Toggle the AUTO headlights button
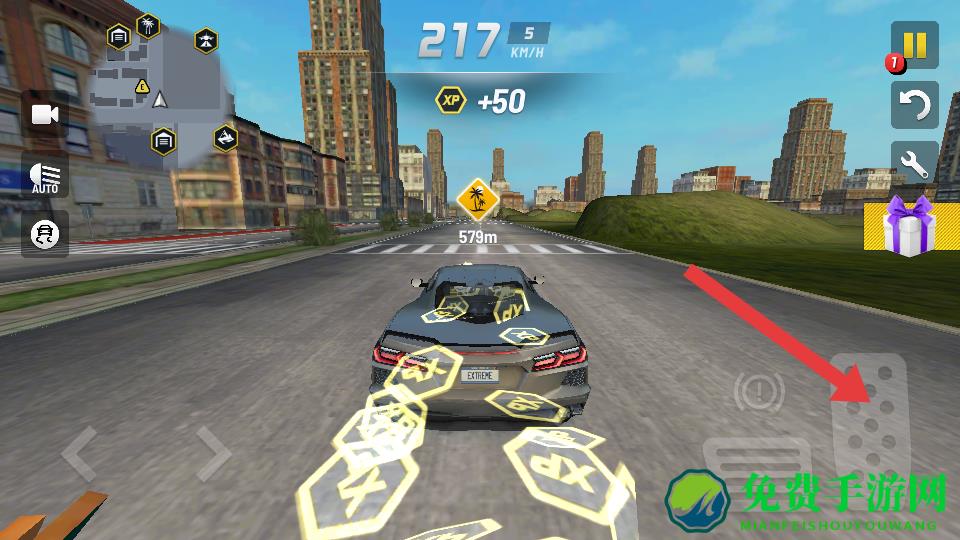Viewport: 960px width, 540px height. 45,175
